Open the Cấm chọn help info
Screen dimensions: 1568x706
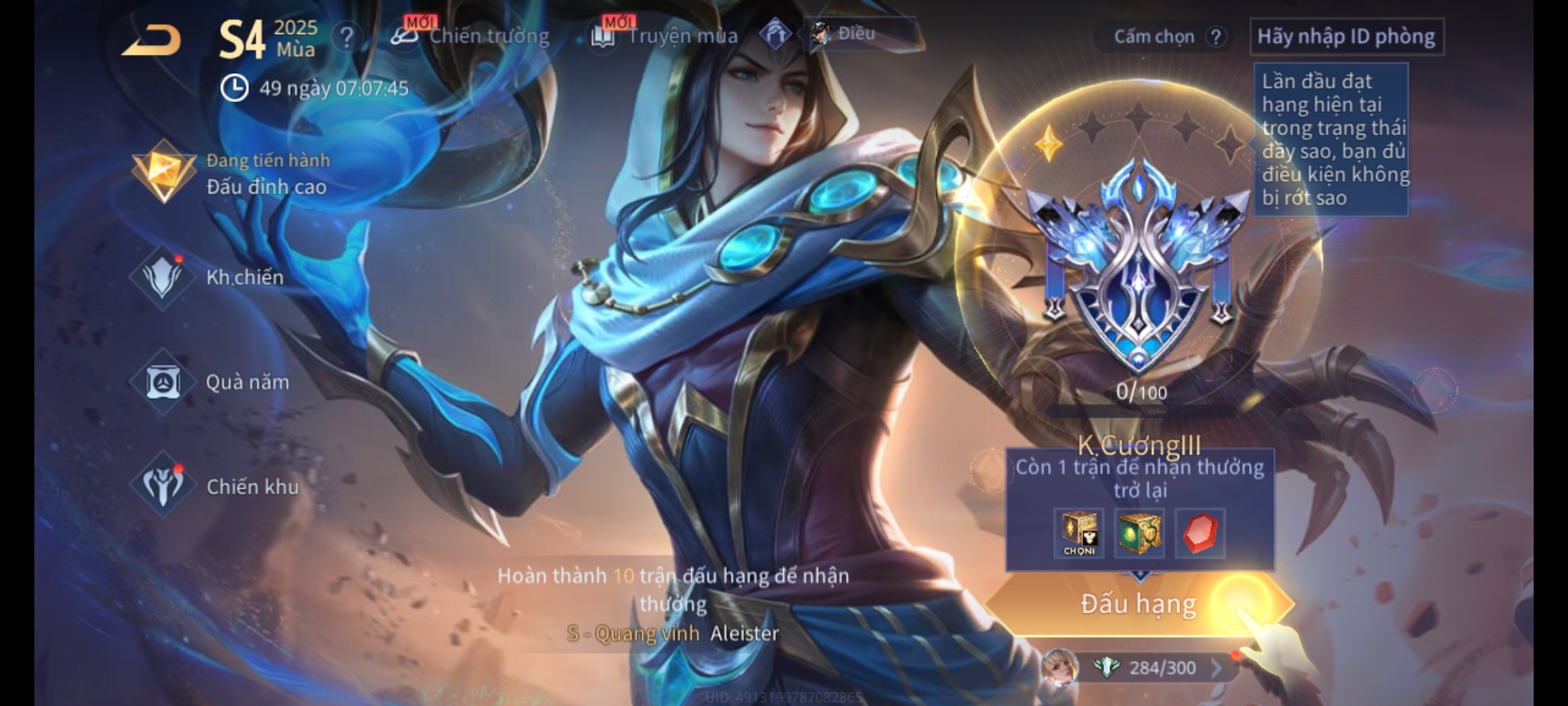coord(1215,37)
